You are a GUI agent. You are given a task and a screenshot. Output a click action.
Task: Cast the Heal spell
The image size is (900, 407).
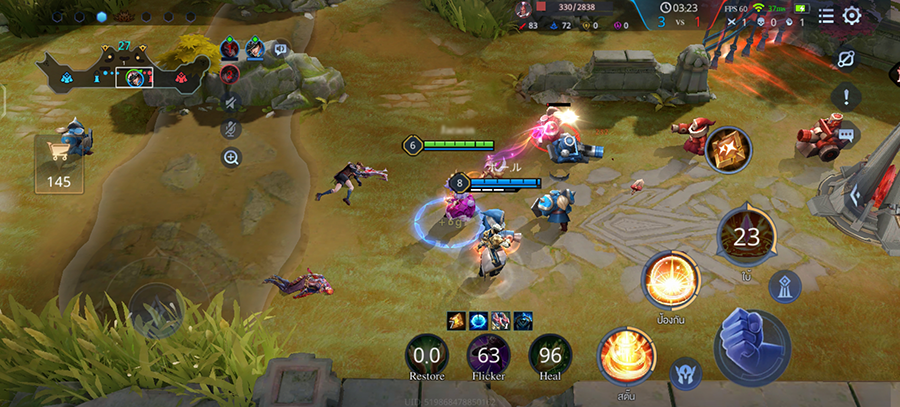(x=550, y=355)
